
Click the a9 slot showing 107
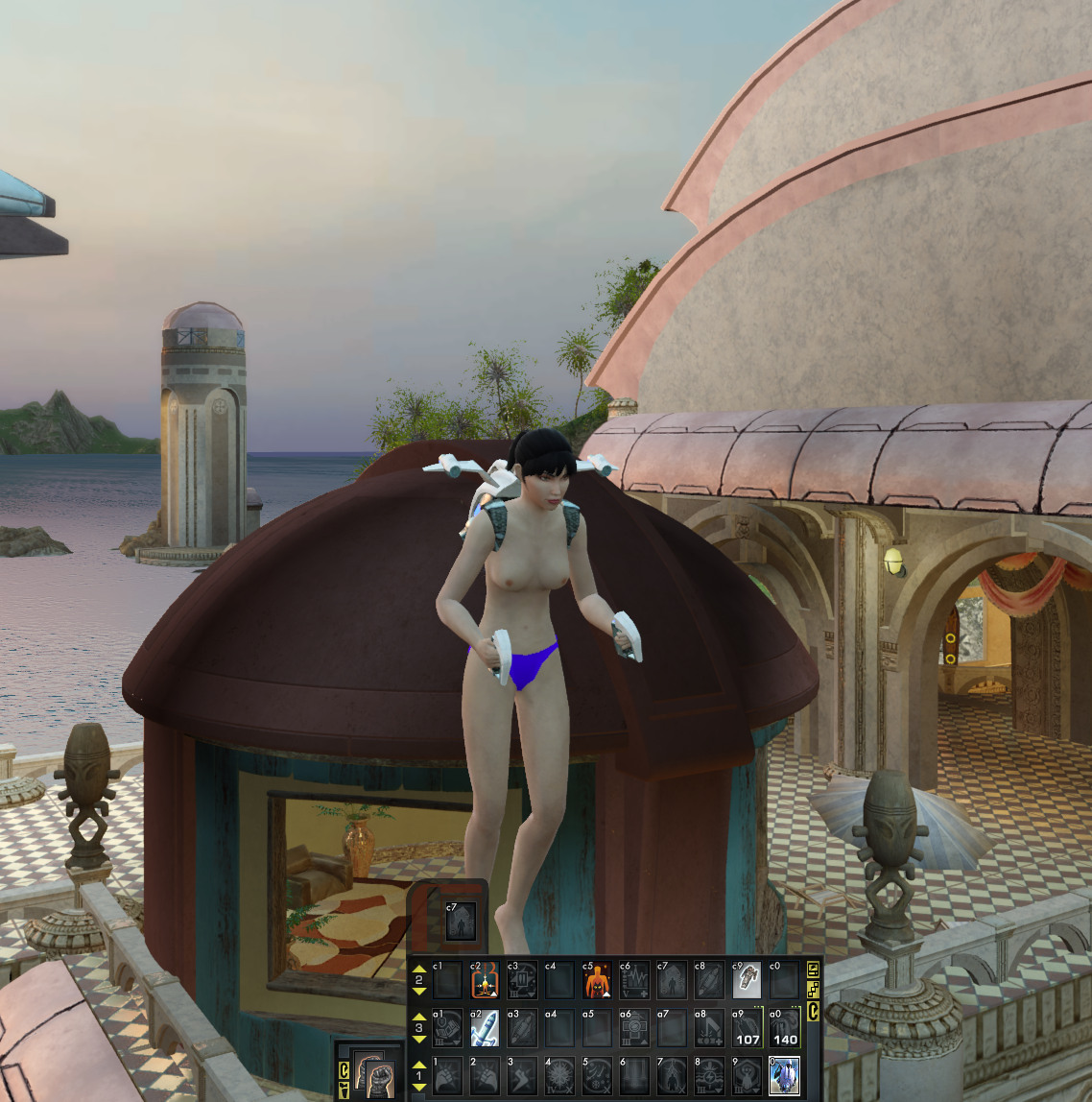[747, 1028]
